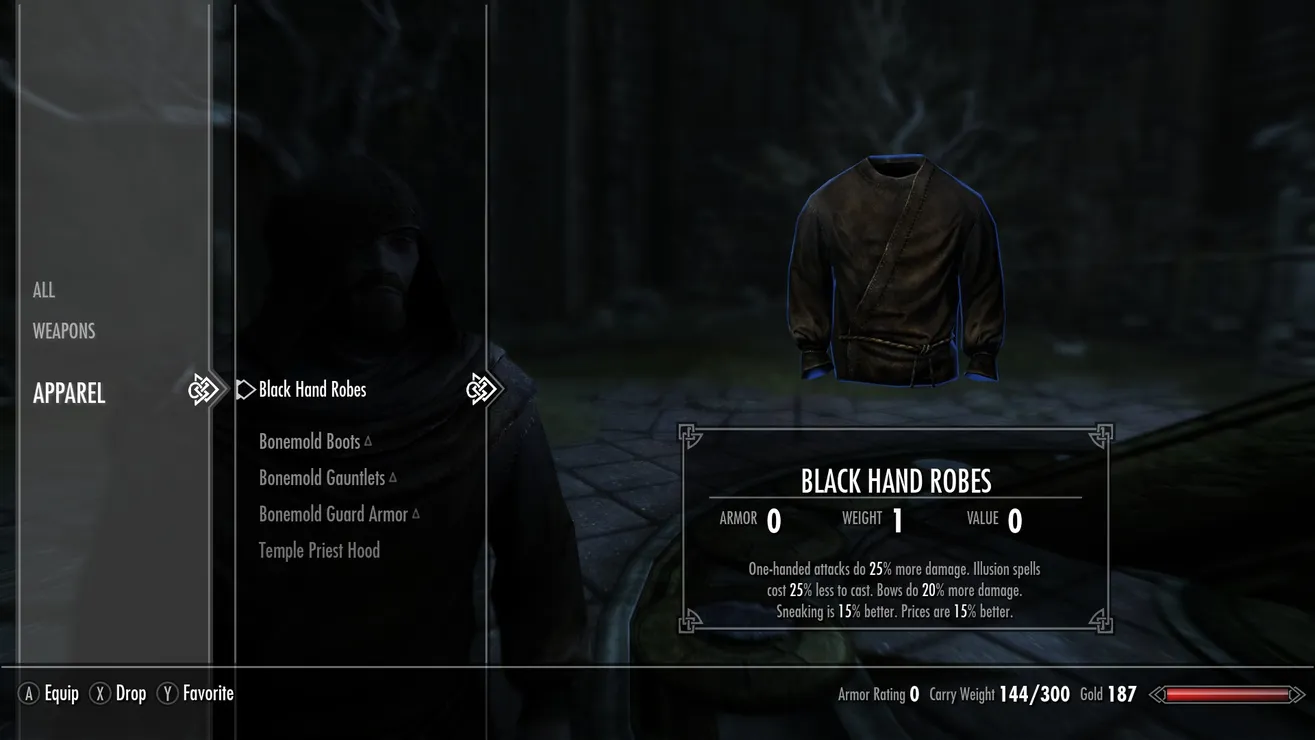1315x740 pixels.
Task: Pick Bonemold Gauntlets from the list
Action: [322, 478]
